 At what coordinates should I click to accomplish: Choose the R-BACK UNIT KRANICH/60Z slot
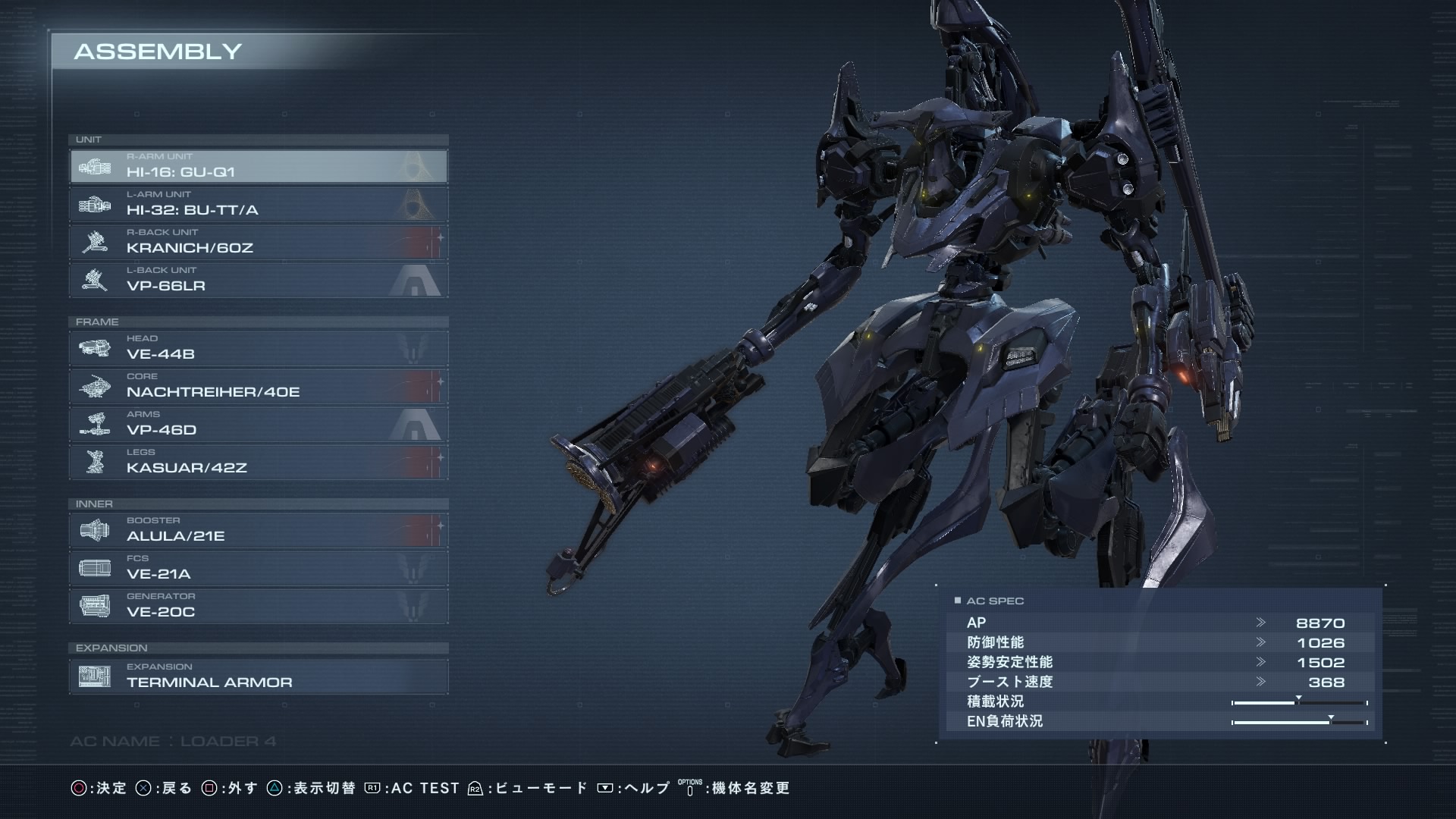click(x=258, y=242)
